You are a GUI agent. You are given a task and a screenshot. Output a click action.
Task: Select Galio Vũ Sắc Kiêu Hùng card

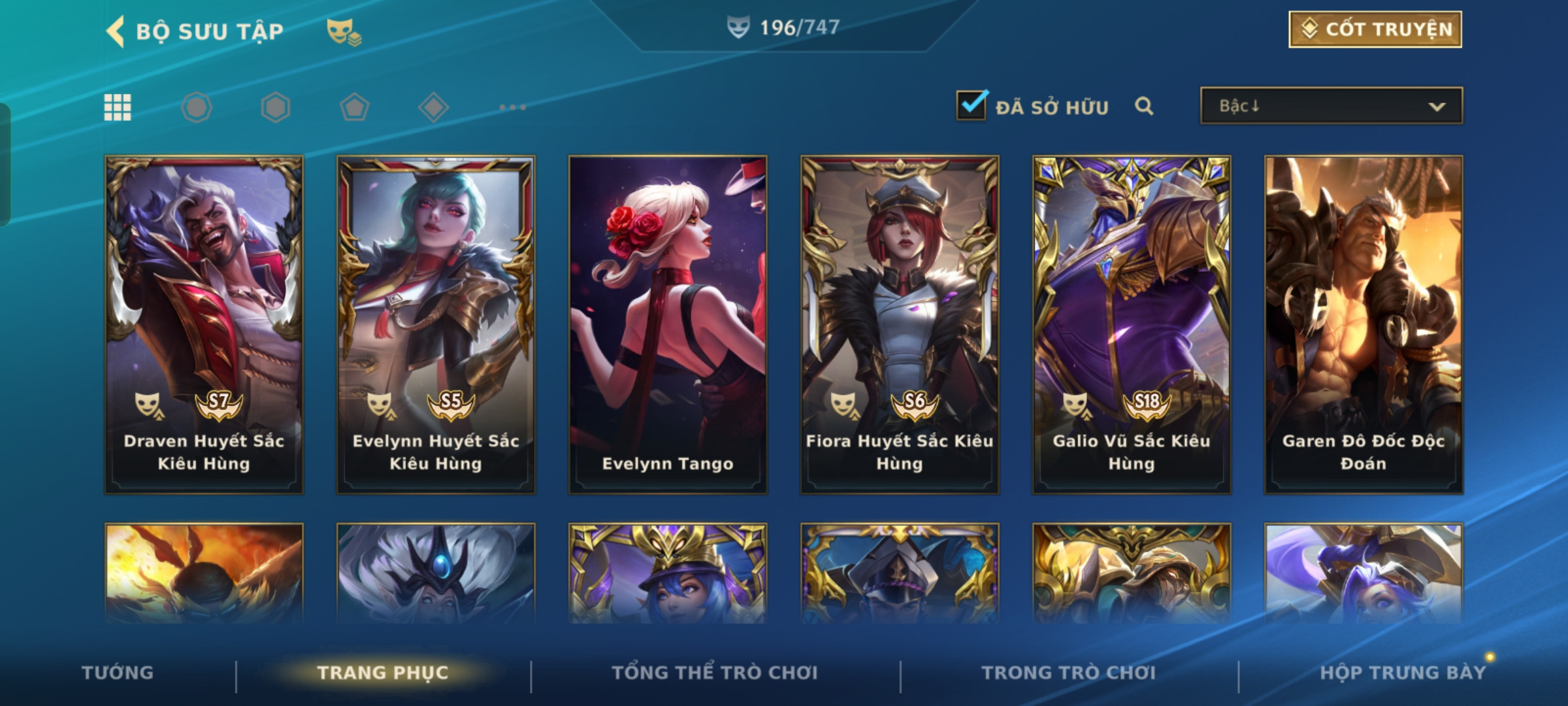pos(1132,324)
